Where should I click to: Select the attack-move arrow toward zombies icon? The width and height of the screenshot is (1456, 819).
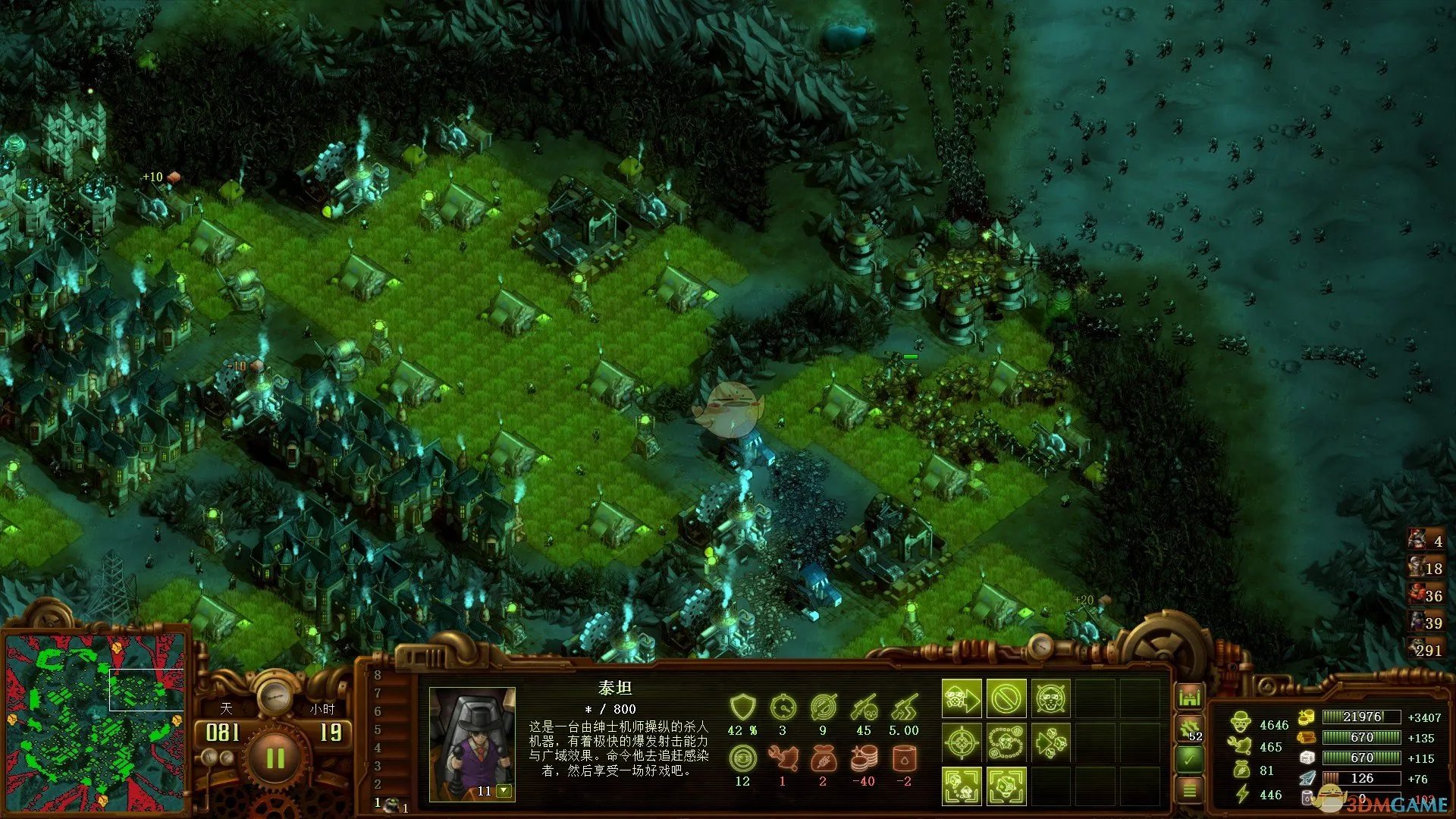(x=1050, y=742)
